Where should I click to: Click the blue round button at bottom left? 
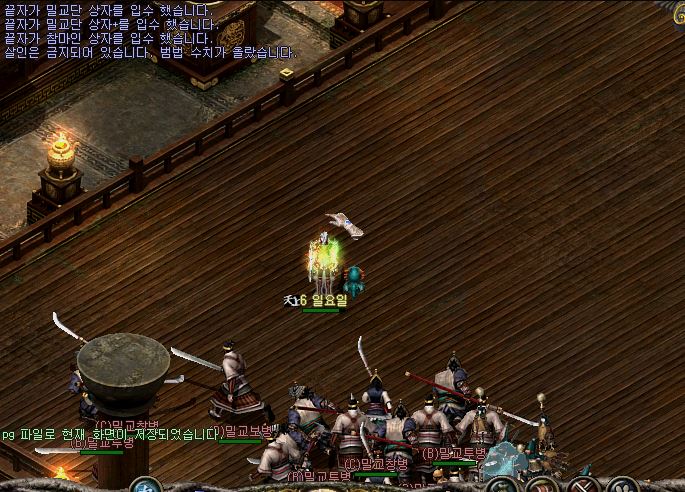[x=145, y=487]
